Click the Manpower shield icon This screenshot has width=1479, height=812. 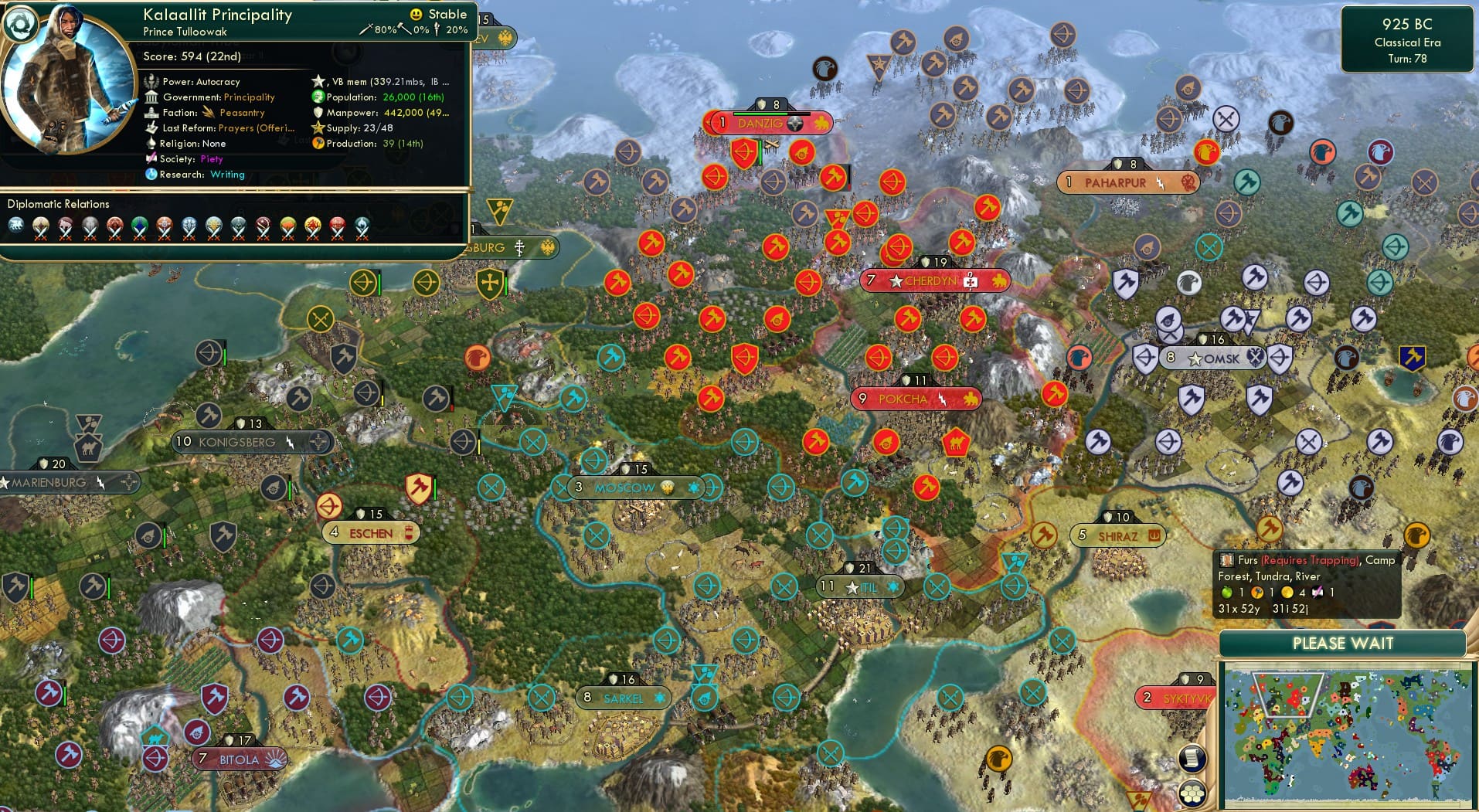[x=317, y=113]
